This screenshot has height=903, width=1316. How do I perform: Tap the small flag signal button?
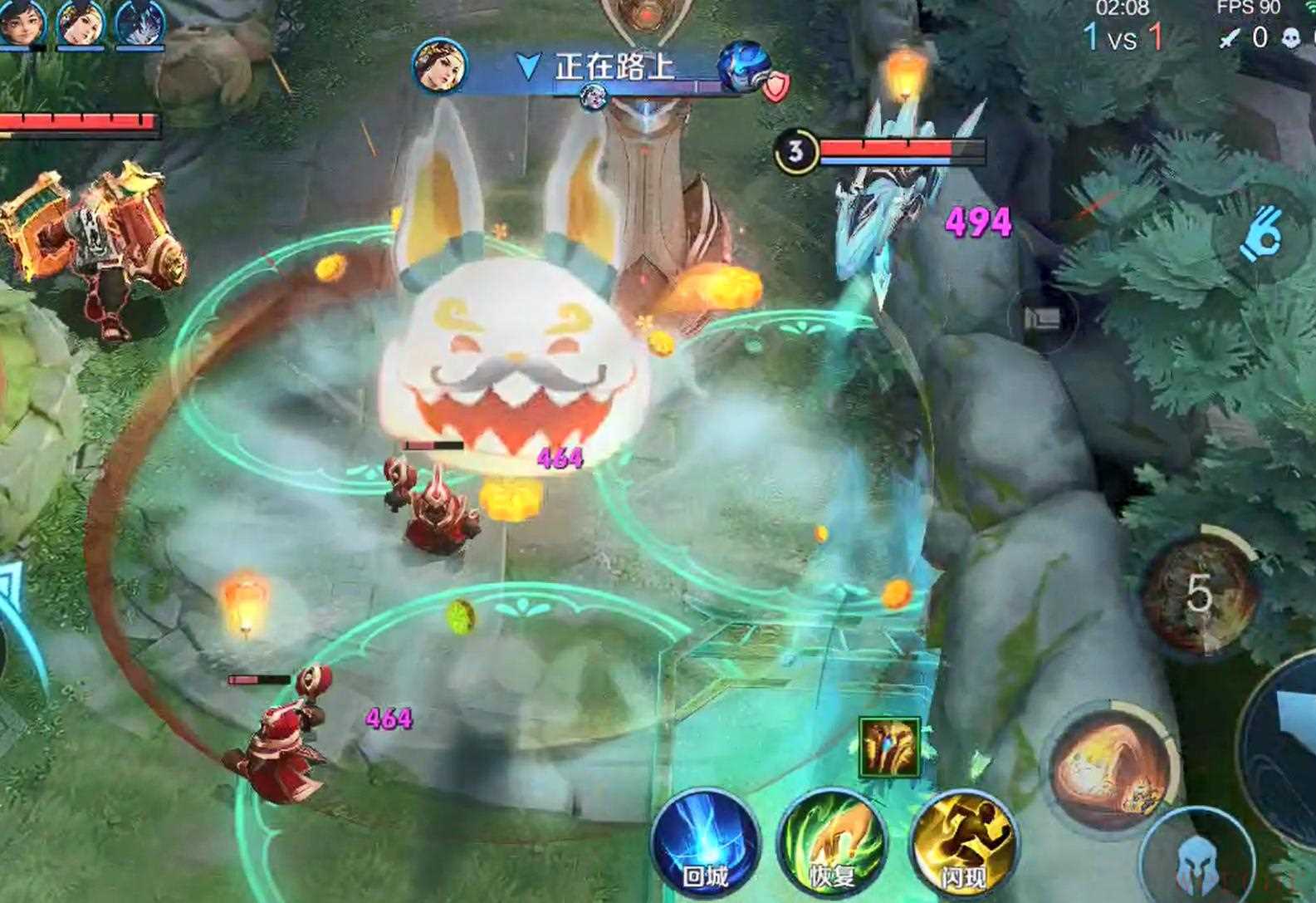tap(1043, 318)
